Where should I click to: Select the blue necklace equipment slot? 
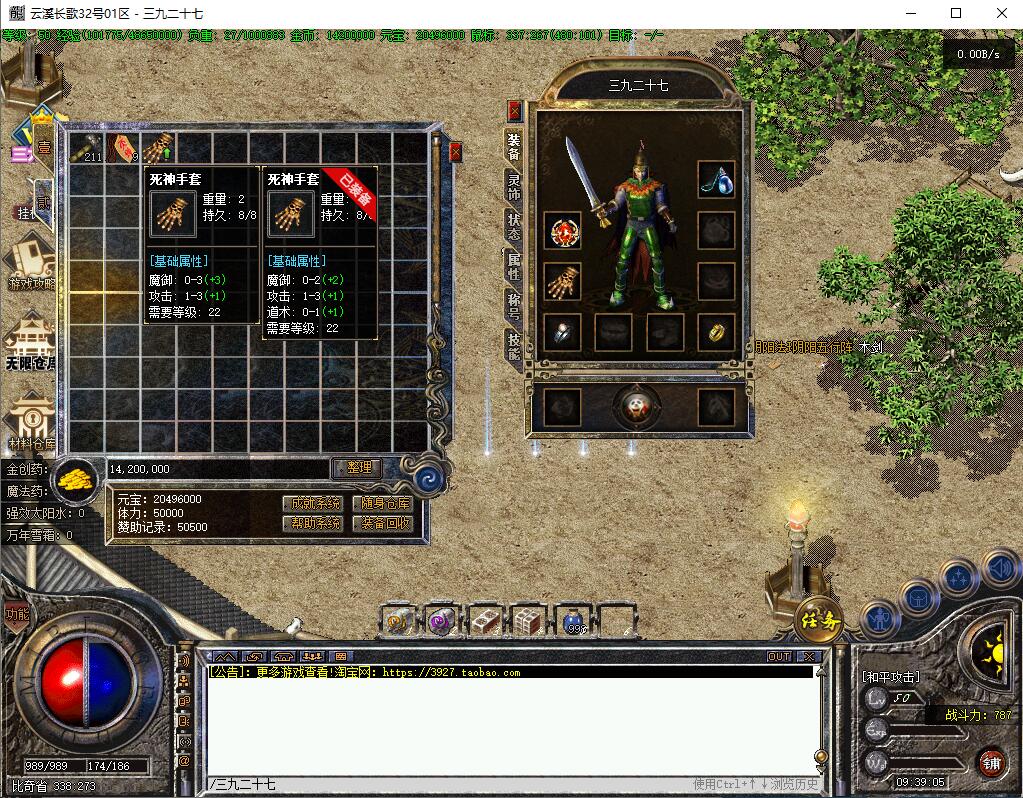716,180
